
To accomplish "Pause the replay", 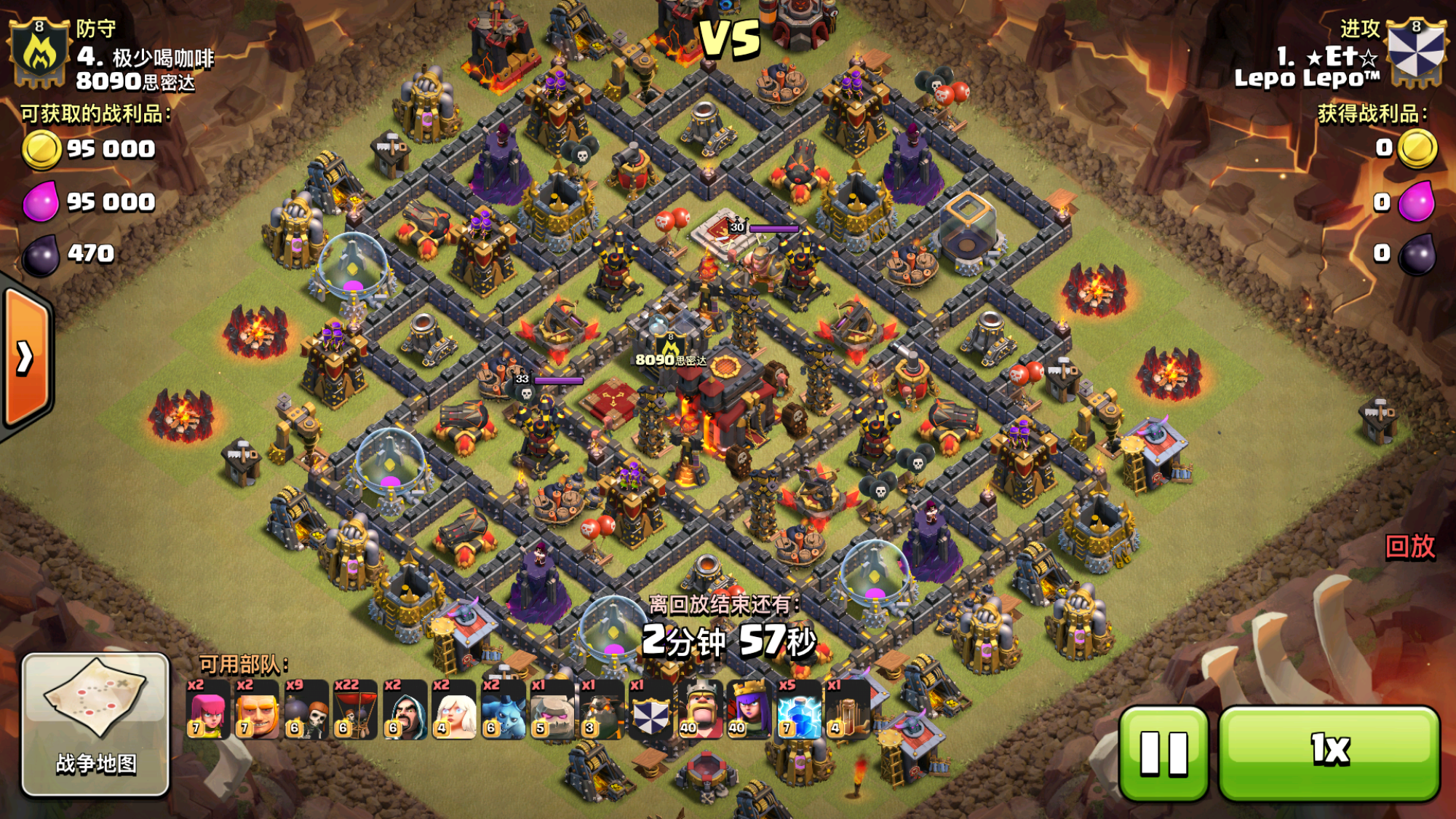I will click(x=1163, y=753).
